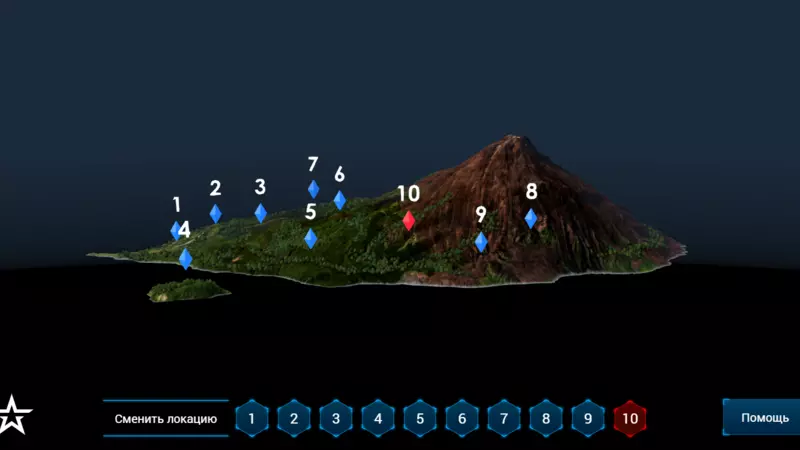Pick blue map marker 3

point(261,213)
